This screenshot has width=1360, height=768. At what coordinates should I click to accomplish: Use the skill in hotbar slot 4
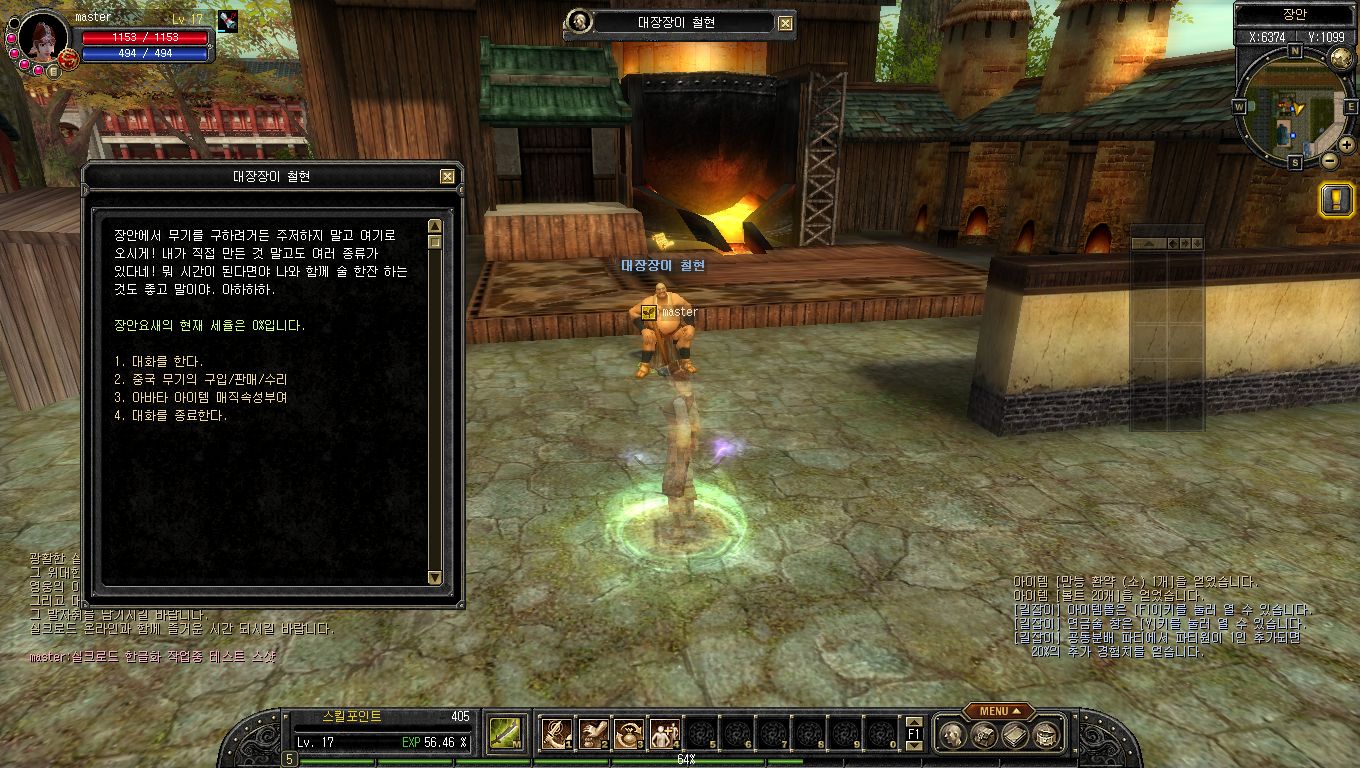click(665, 735)
